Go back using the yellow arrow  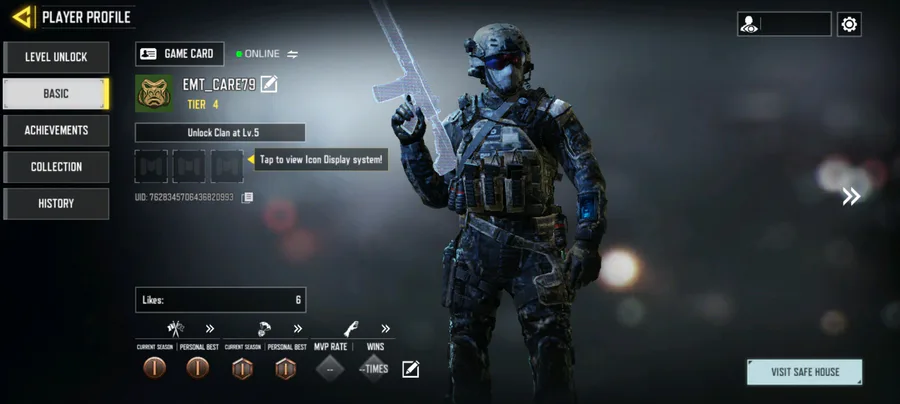[x=21, y=17]
